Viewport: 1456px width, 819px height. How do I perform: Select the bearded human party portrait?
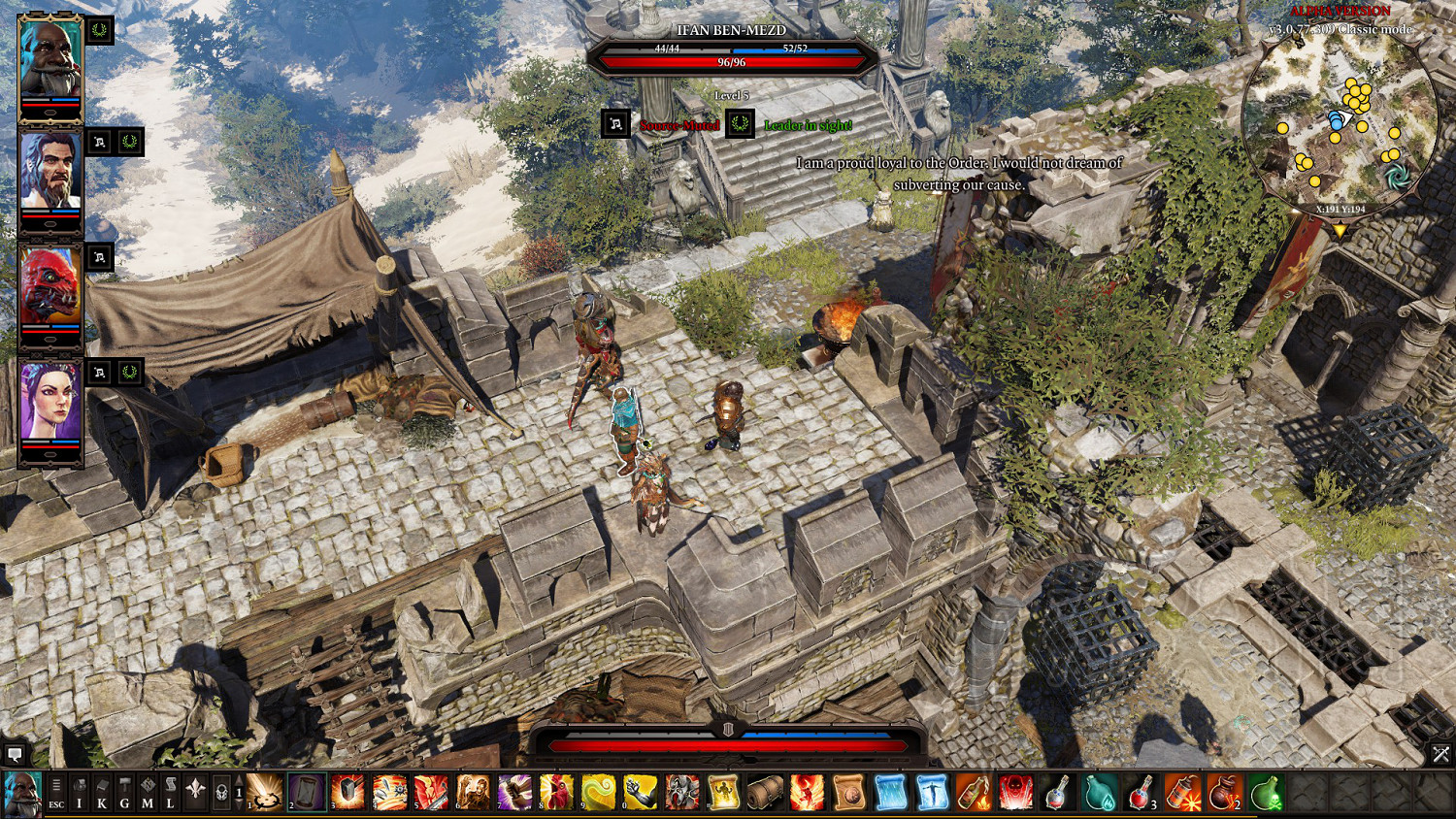[x=50, y=175]
